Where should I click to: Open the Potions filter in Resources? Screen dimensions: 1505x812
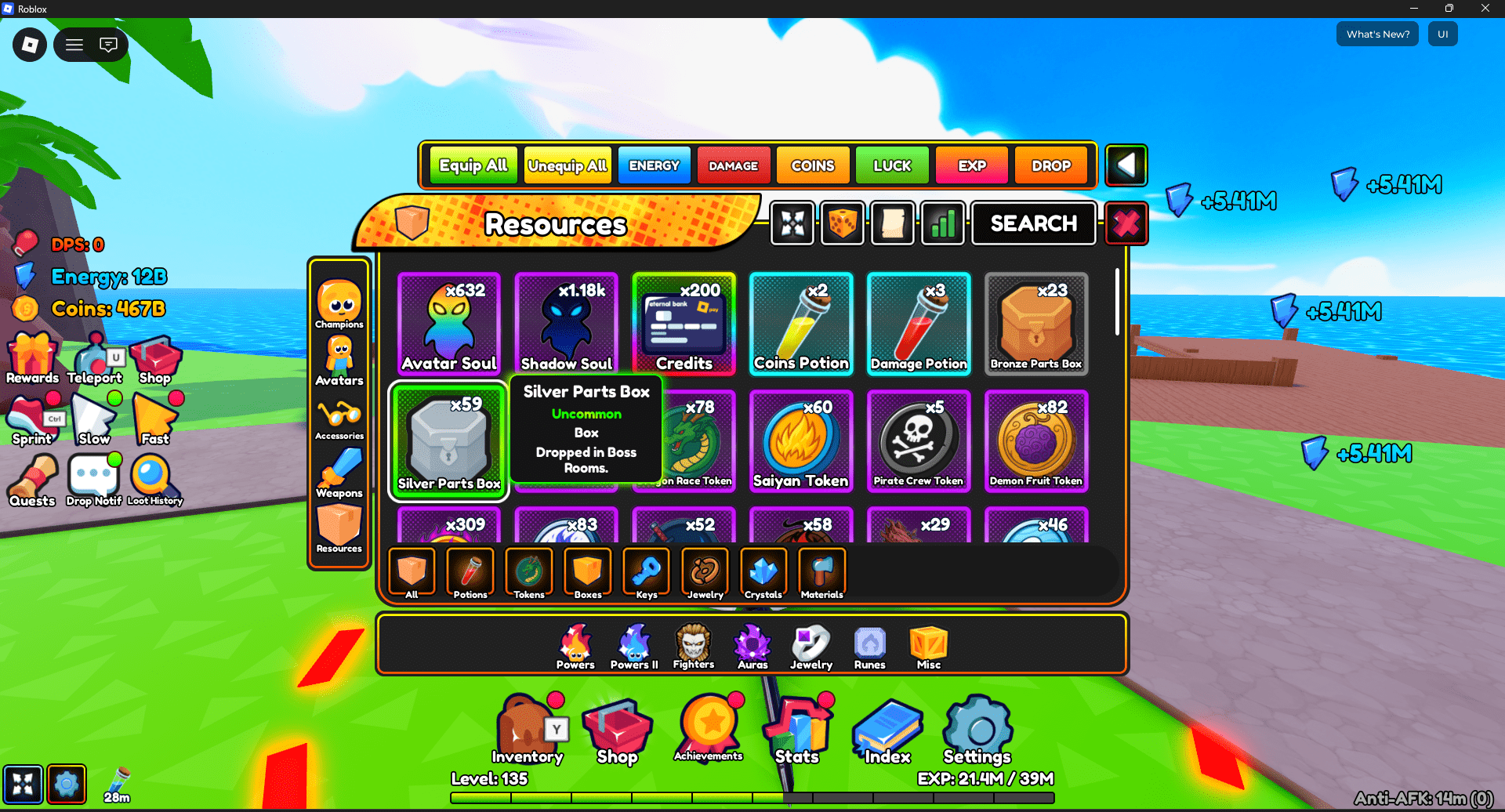[470, 573]
